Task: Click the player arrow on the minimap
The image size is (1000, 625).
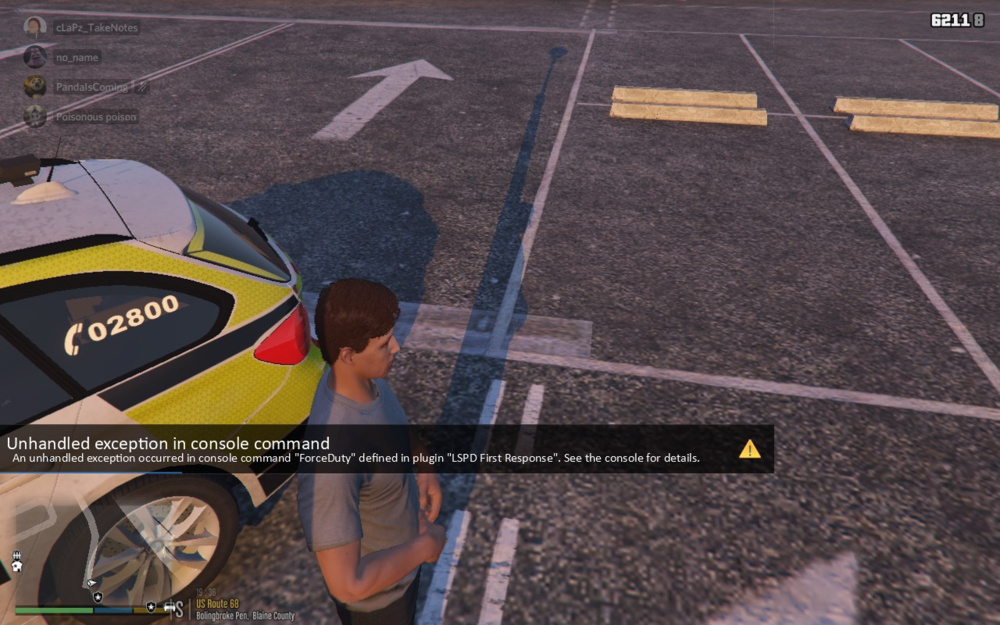Action: point(92,583)
